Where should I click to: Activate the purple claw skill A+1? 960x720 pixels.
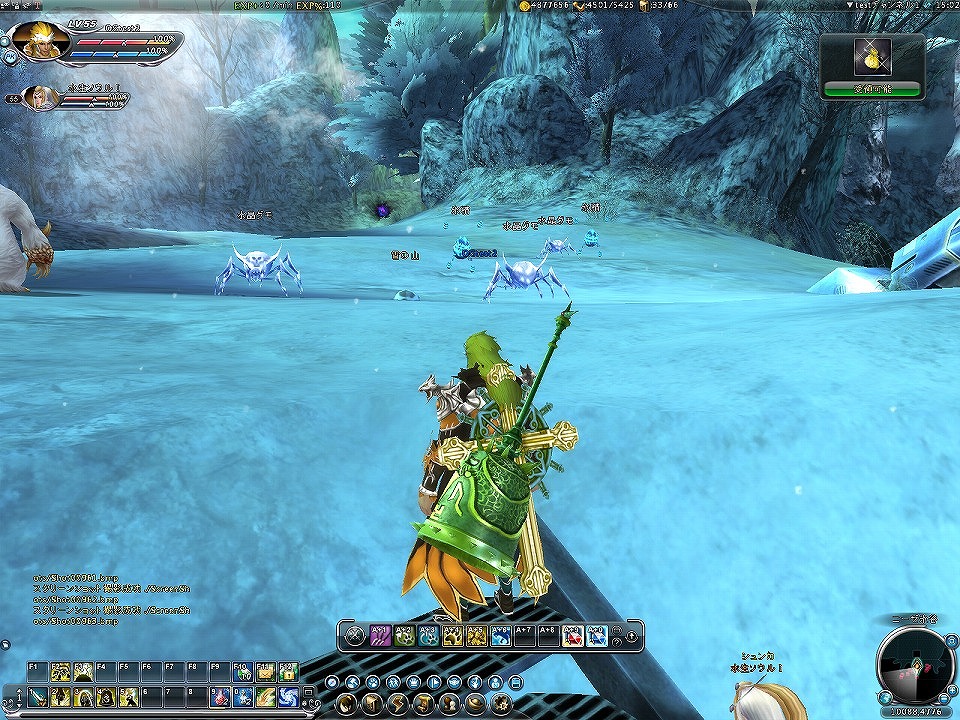(381, 636)
